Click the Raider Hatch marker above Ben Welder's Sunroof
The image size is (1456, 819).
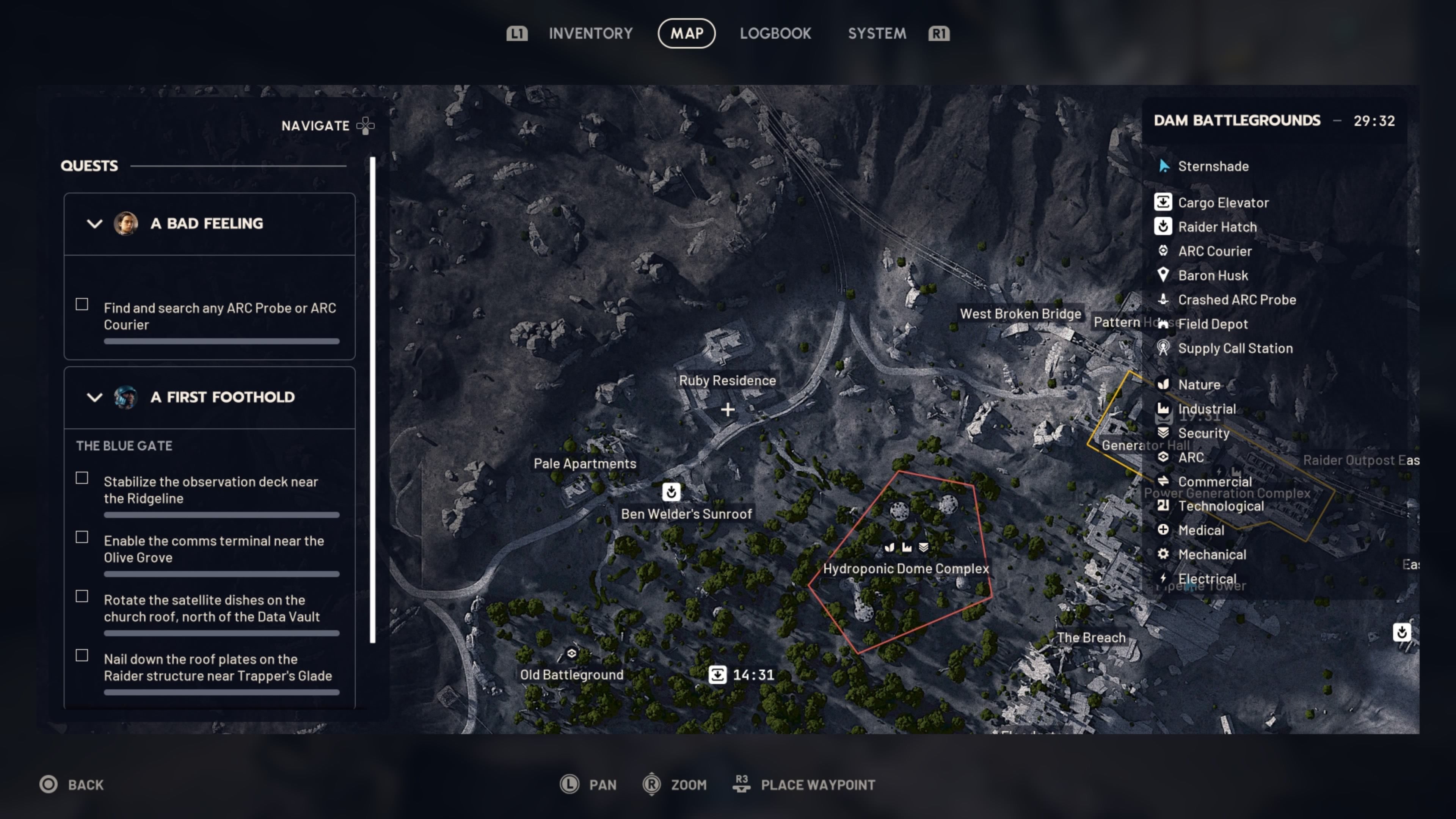[671, 492]
